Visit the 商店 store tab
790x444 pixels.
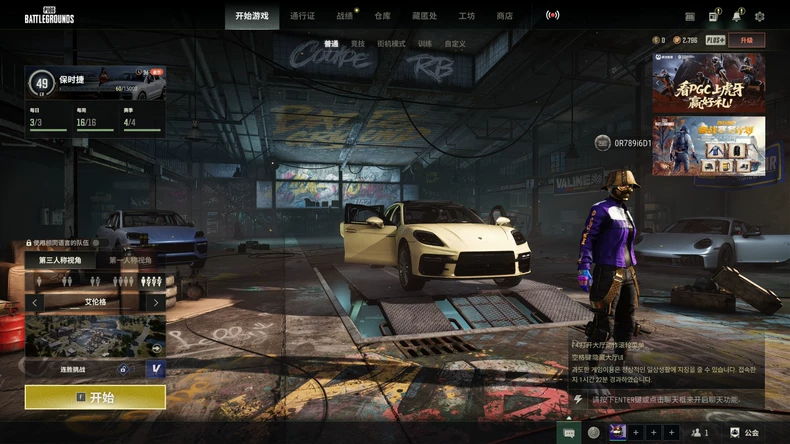[x=505, y=16]
